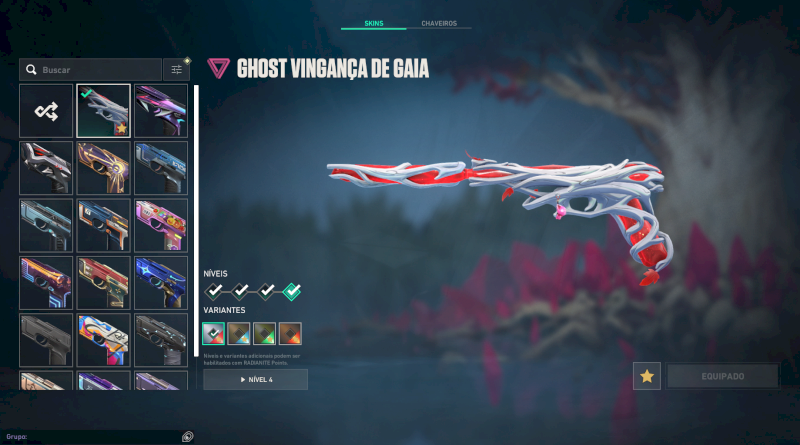Click the skin list scrollbar
The width and height of the screenshot is (800, 445).
pyautogui.click(x=196, y=220)
